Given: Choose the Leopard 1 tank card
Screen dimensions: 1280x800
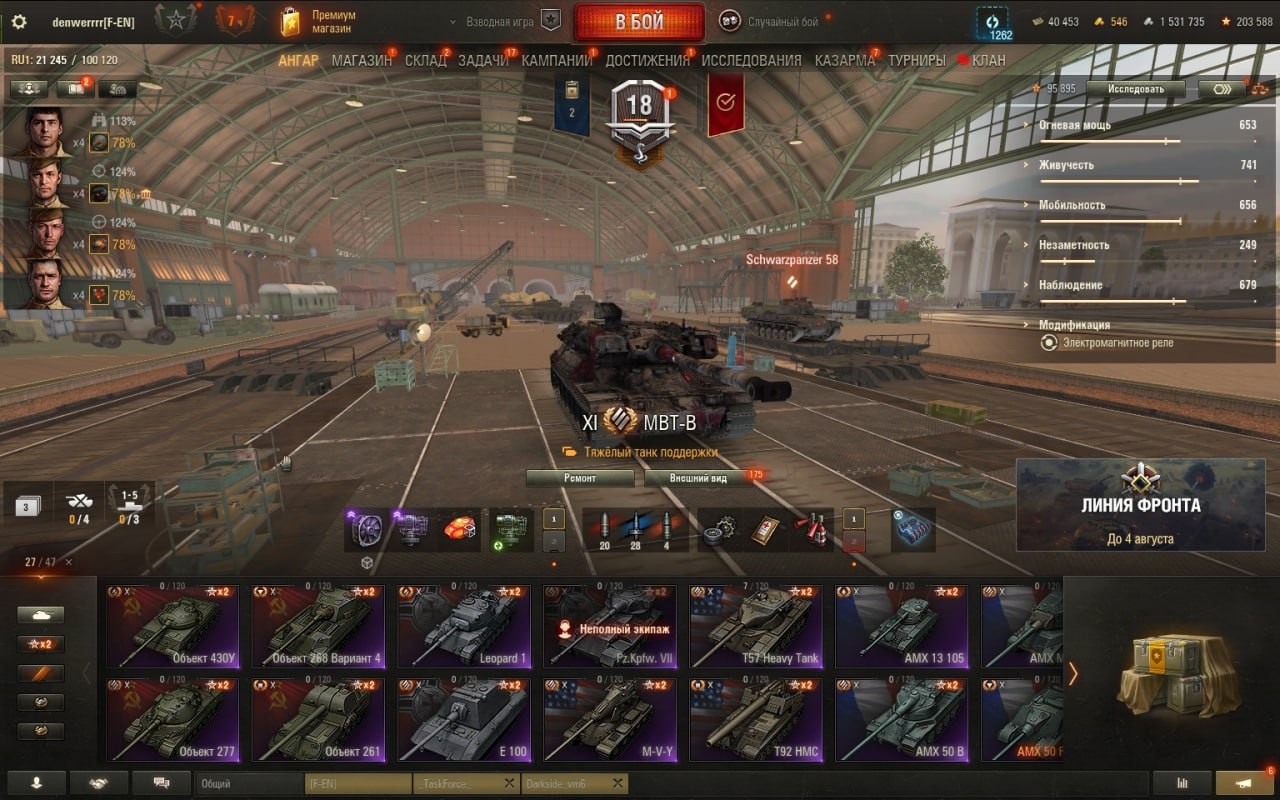Looking at the screenshot, I should pos(464,627).
